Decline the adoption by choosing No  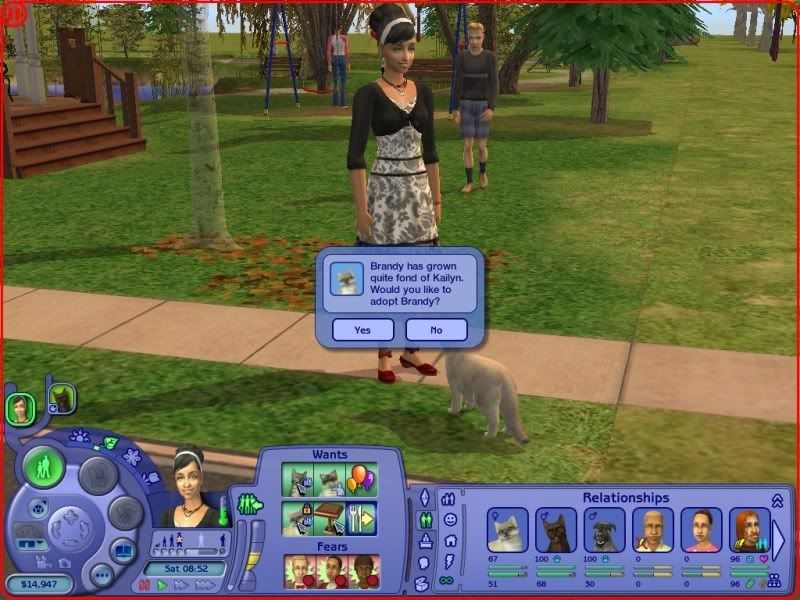tap(436, 329)
